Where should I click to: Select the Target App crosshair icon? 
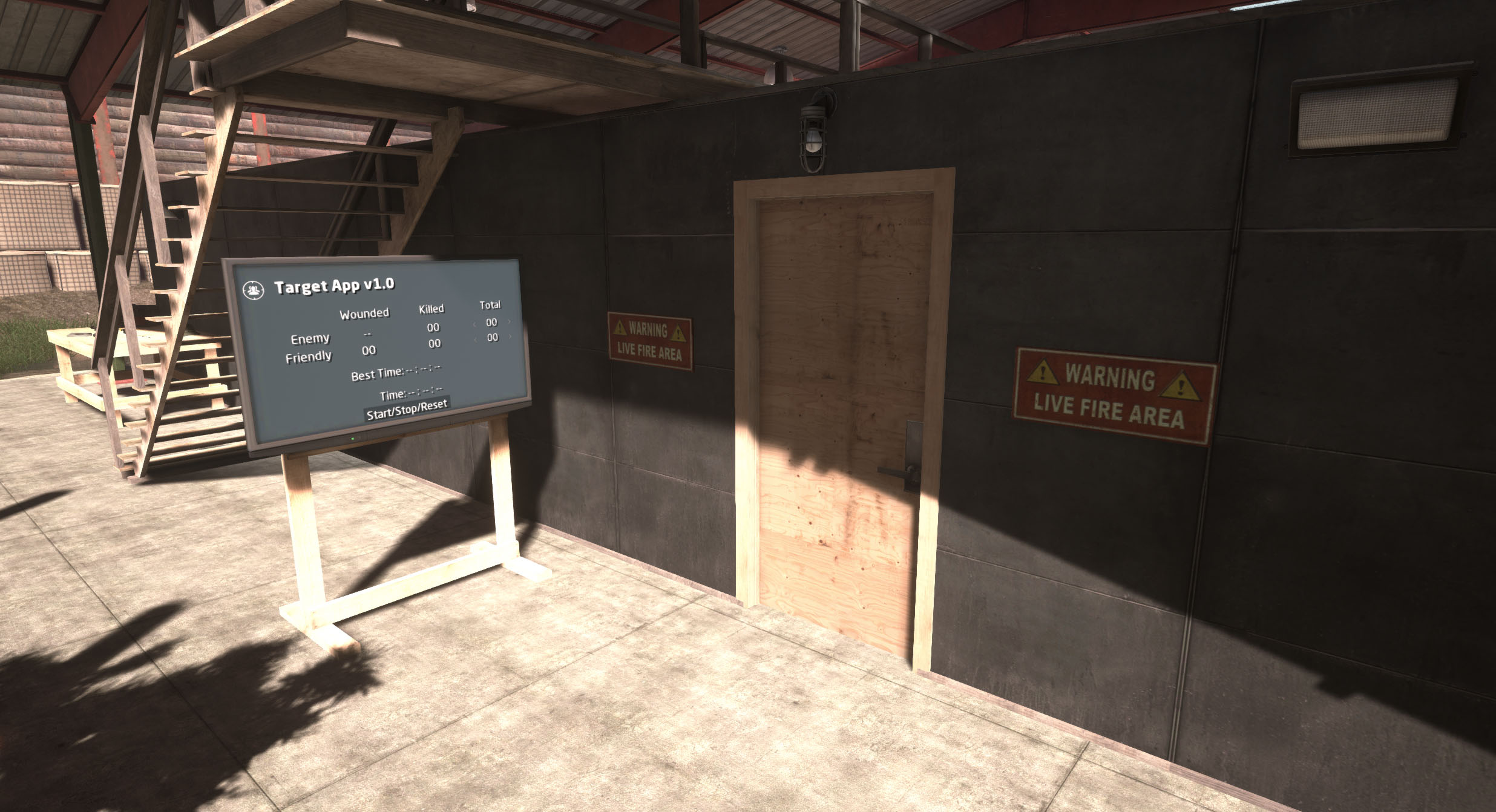[x=253, y=290]
